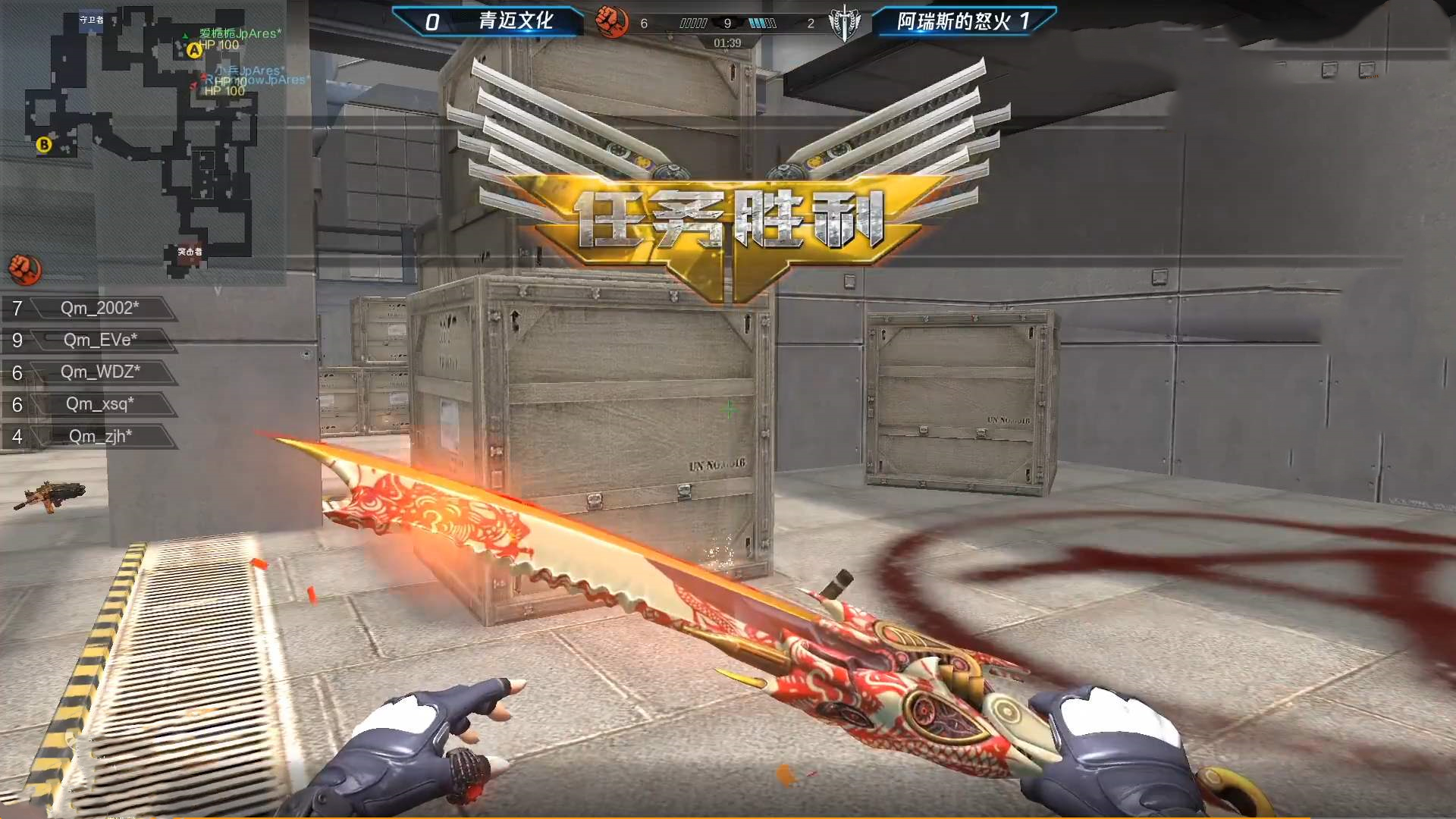Click the red fist team emblem by the scoreboard
This screenshot has height=819, width=1456.
point(611,22)
